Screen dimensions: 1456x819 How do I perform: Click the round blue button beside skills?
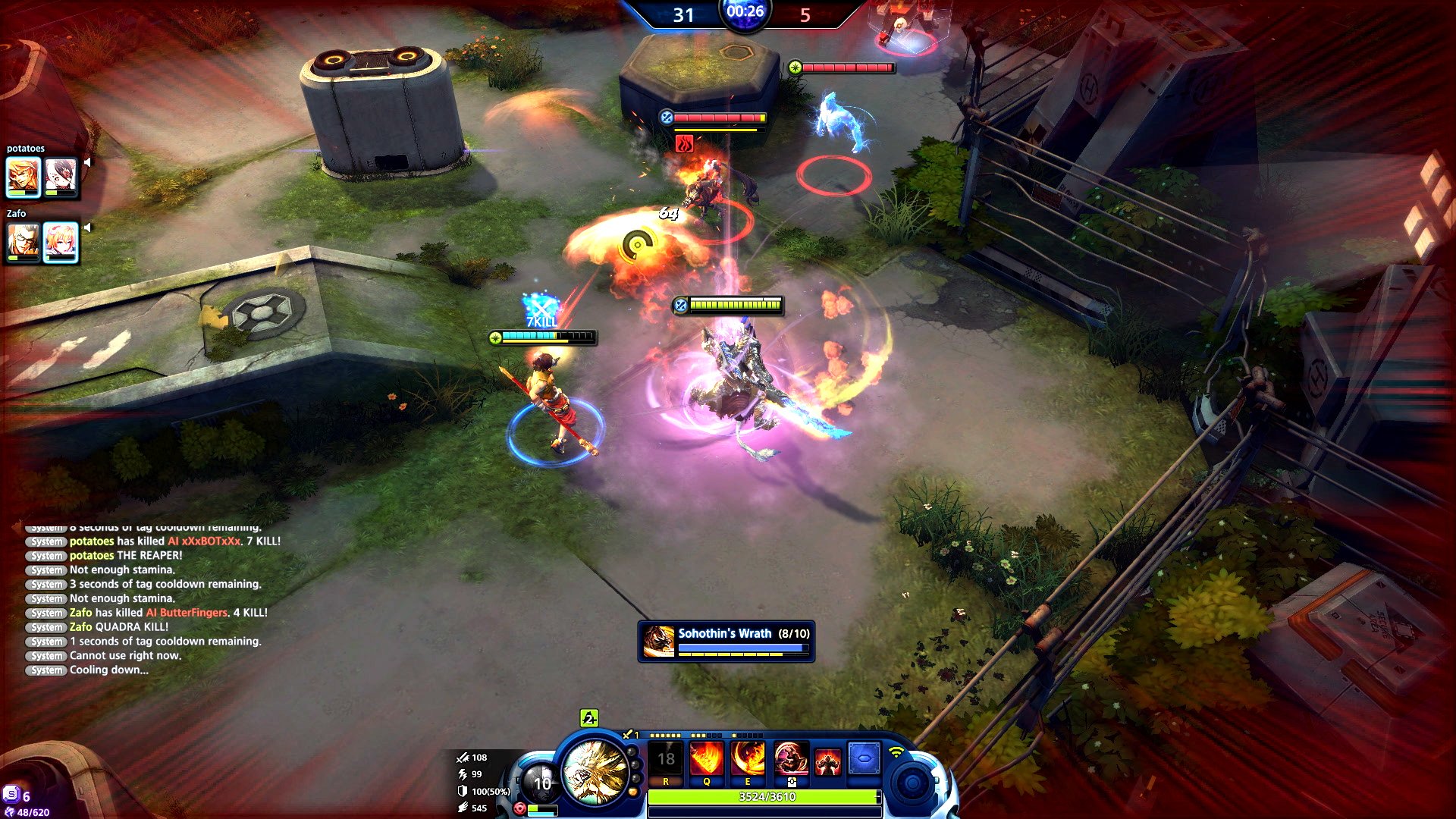click(912, 783)
